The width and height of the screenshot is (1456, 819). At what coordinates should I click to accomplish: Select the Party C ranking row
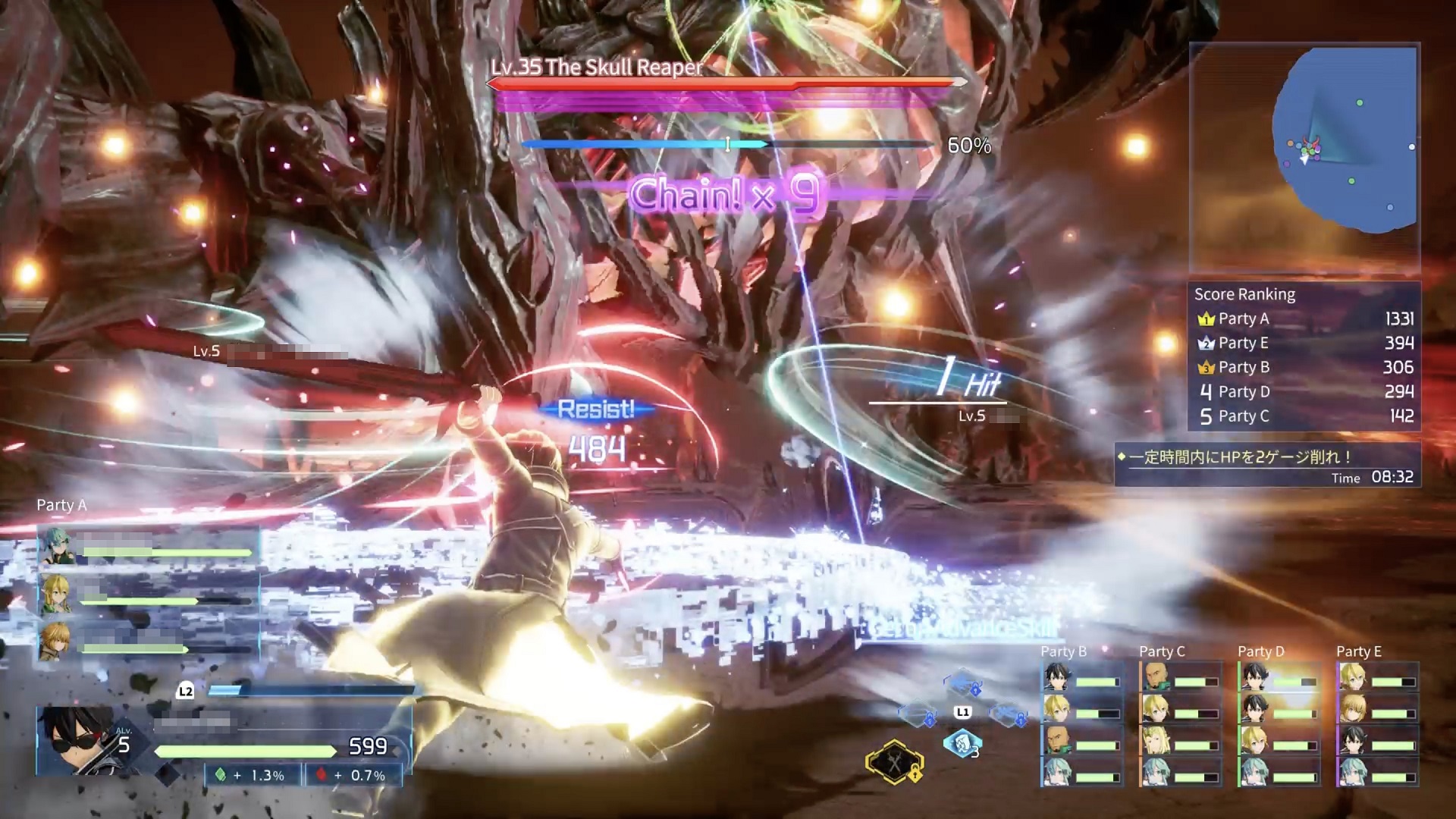1304,416
